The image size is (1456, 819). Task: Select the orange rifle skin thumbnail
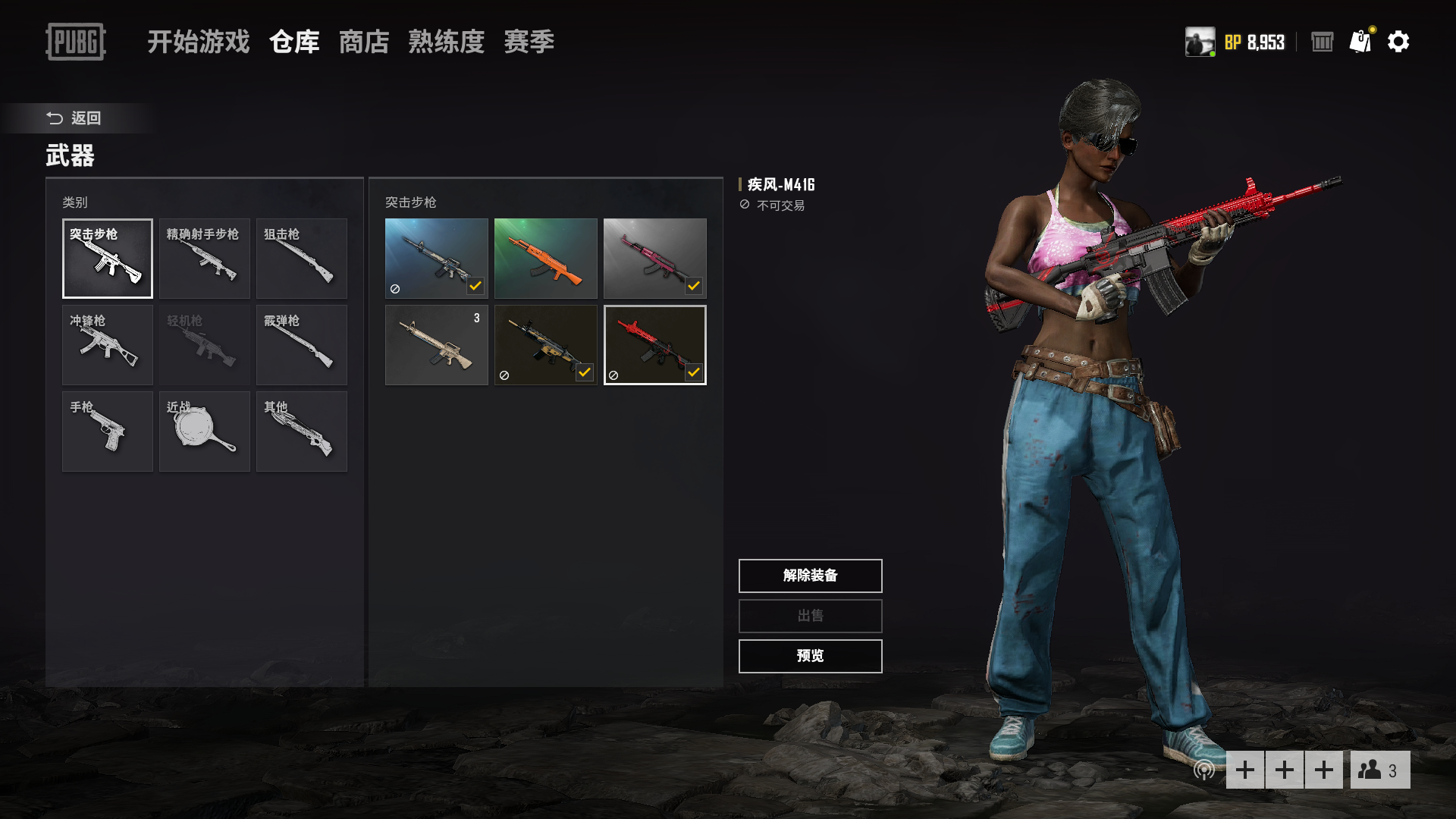click(x=545, y=259)
